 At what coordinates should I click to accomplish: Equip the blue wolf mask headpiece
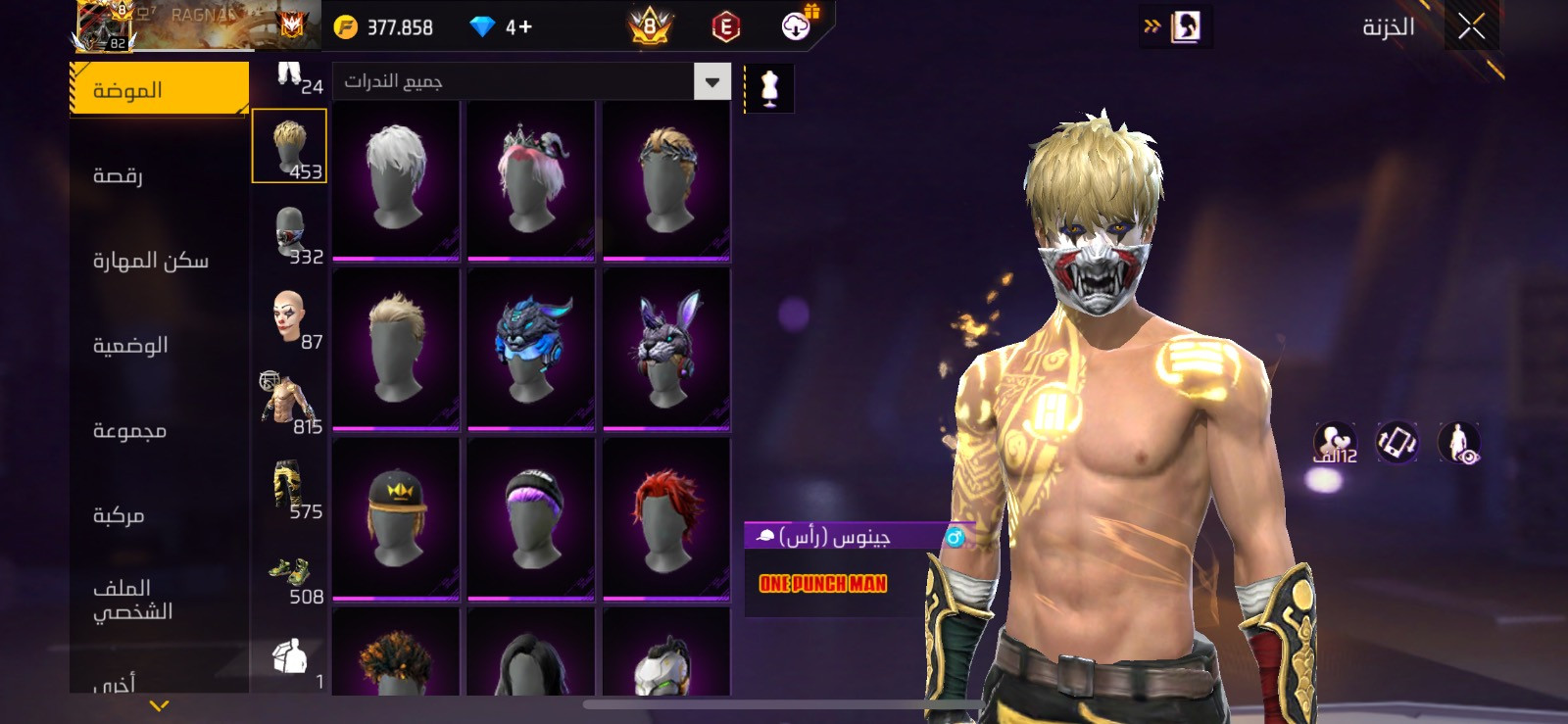tap(530, 349)
